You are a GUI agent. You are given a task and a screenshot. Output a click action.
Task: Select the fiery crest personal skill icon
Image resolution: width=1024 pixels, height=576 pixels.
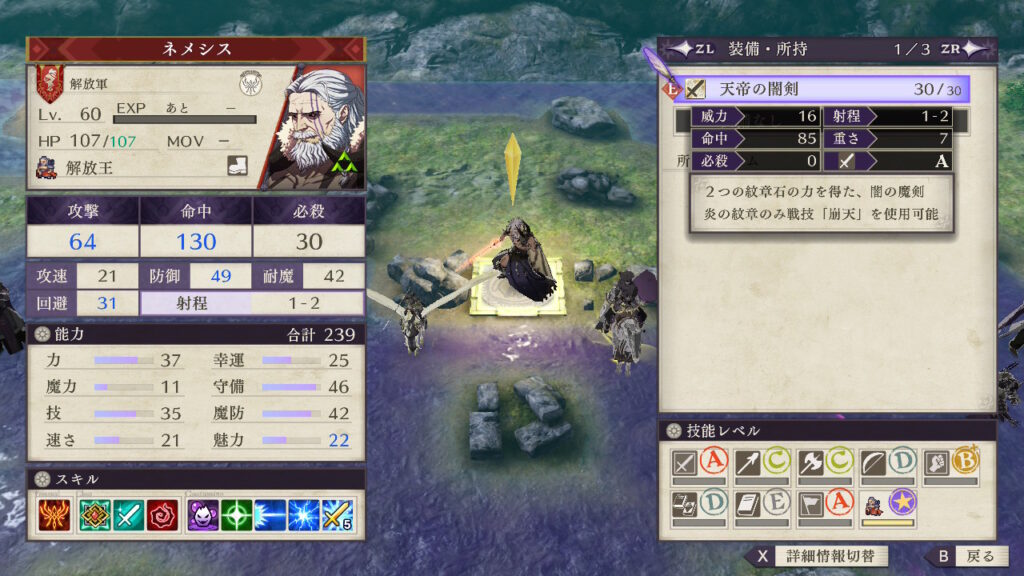(54, 515)
